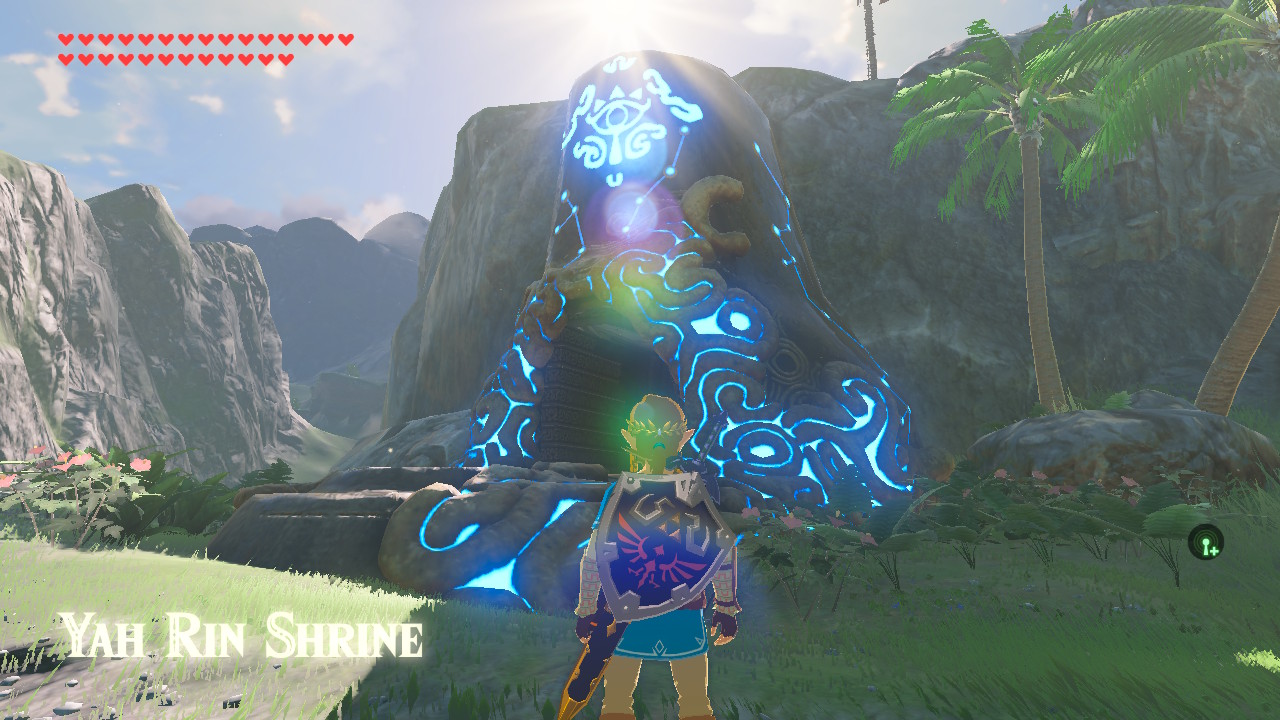Click the first heart in Link's health meter
The height and width of the screenshot is (720, 1280).
[66, 39]
